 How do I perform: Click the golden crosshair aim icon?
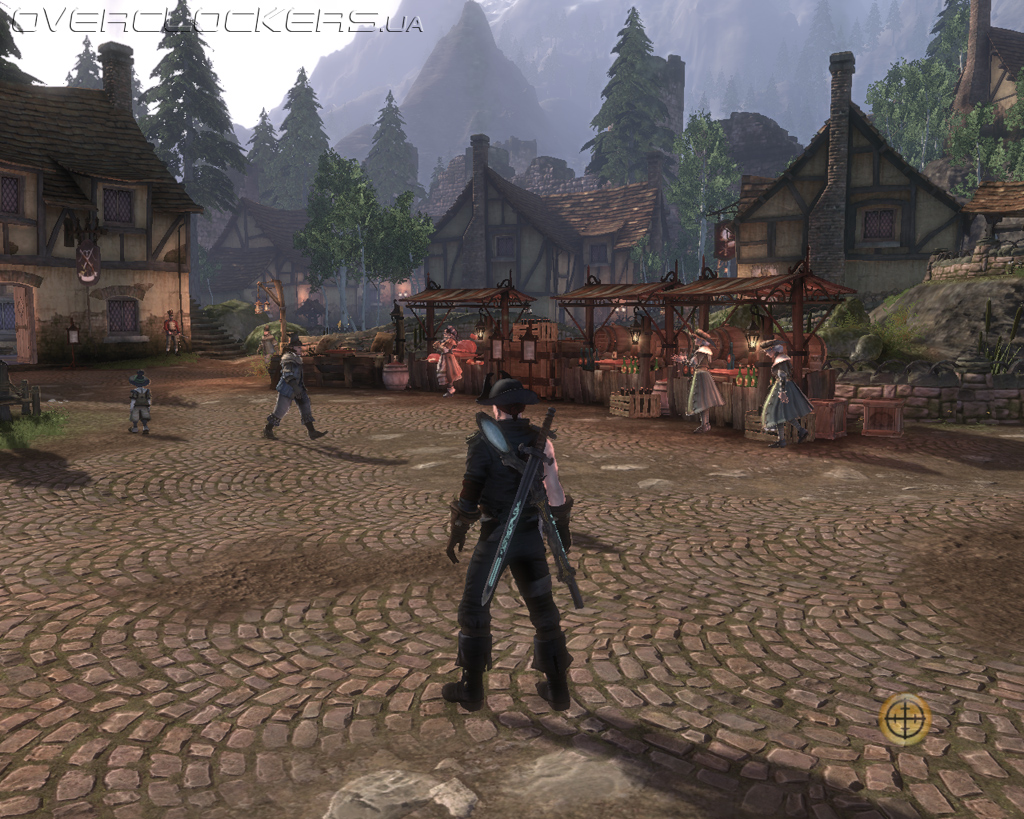coord(905,719)
